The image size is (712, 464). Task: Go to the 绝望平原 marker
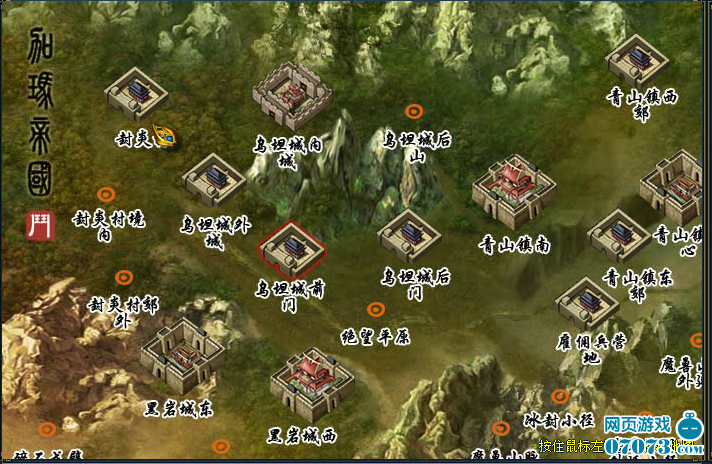coord(375,310)
